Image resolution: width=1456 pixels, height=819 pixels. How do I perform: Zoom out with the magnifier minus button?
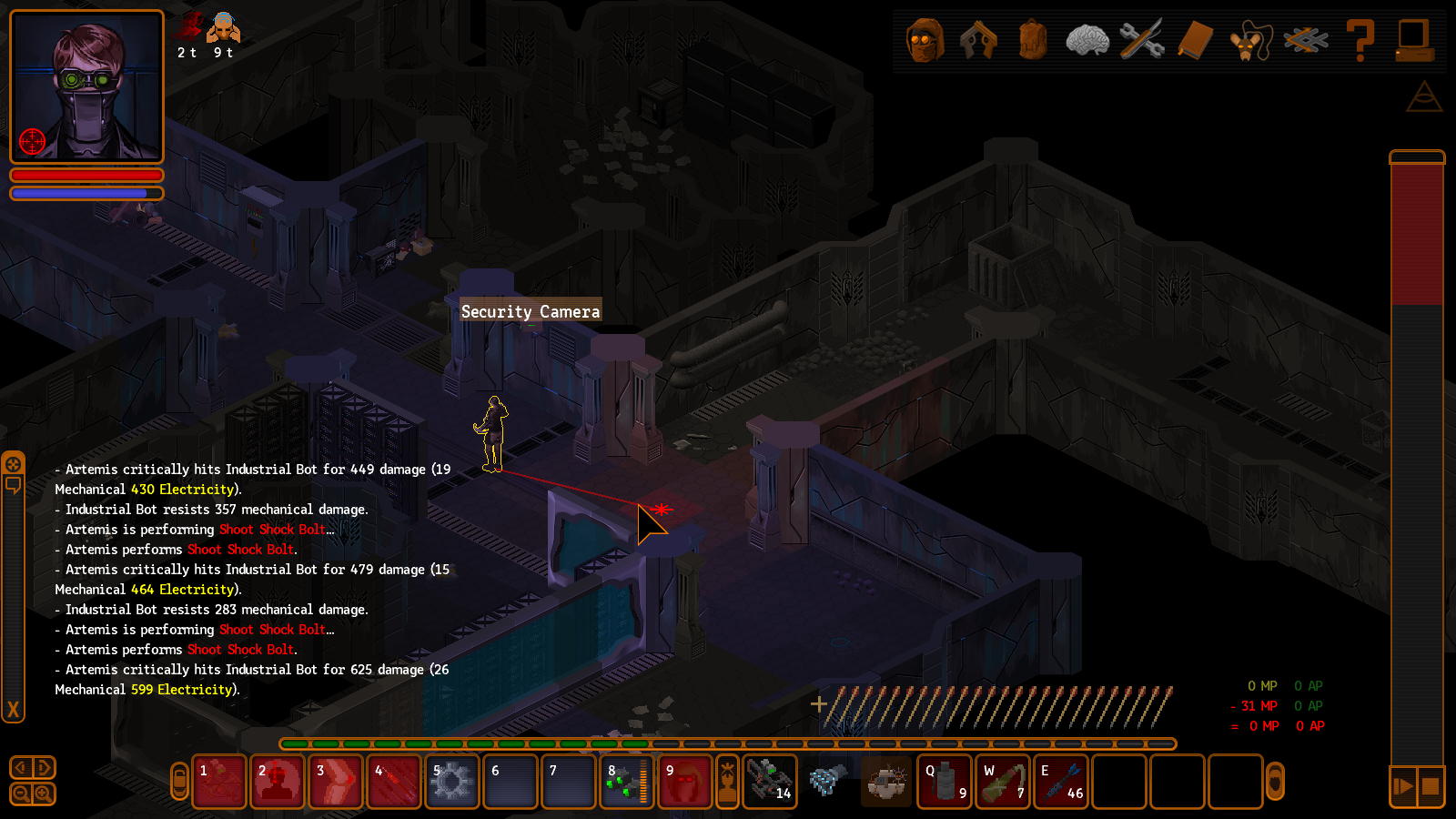click(x=21, y=794)
